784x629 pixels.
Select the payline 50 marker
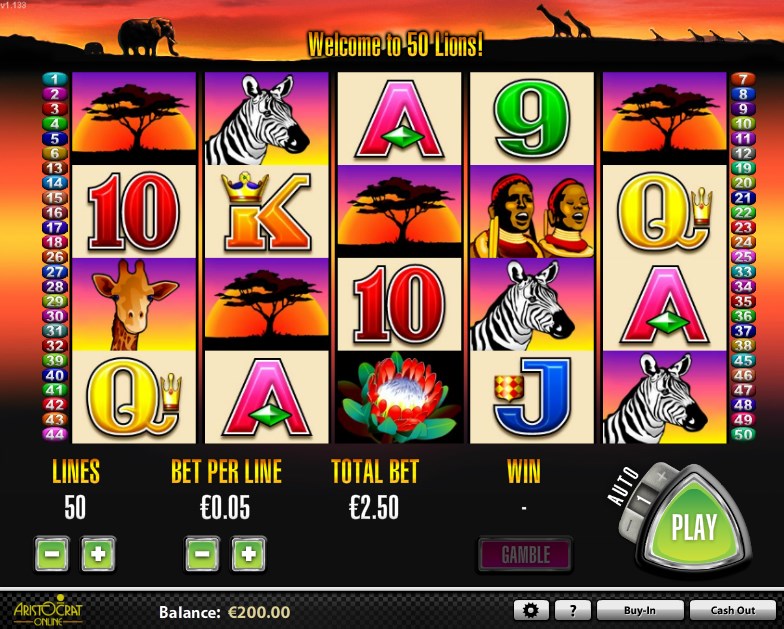(x=742, y=434)
